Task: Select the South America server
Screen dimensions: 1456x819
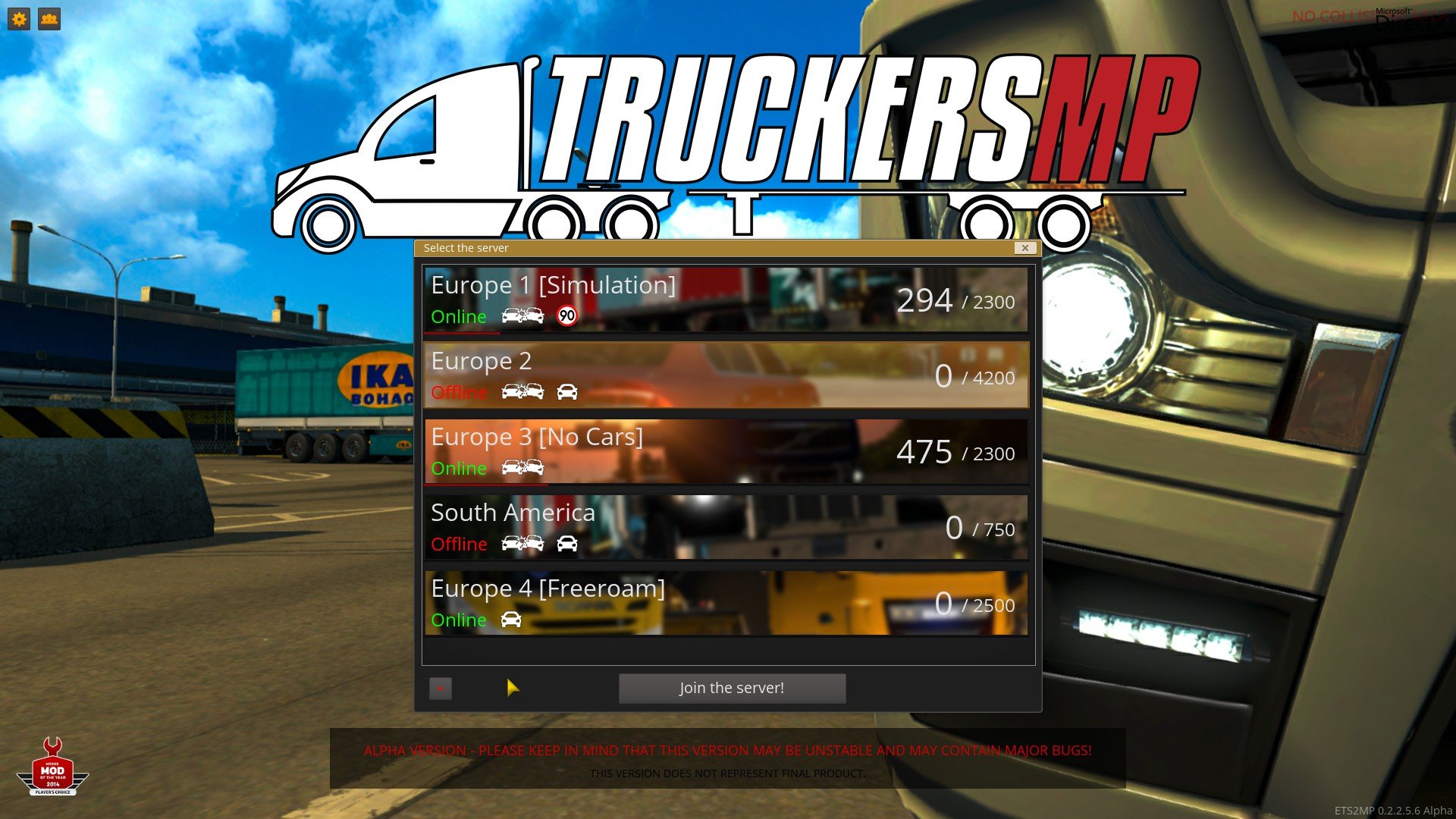Action: [x=726, y=527]
